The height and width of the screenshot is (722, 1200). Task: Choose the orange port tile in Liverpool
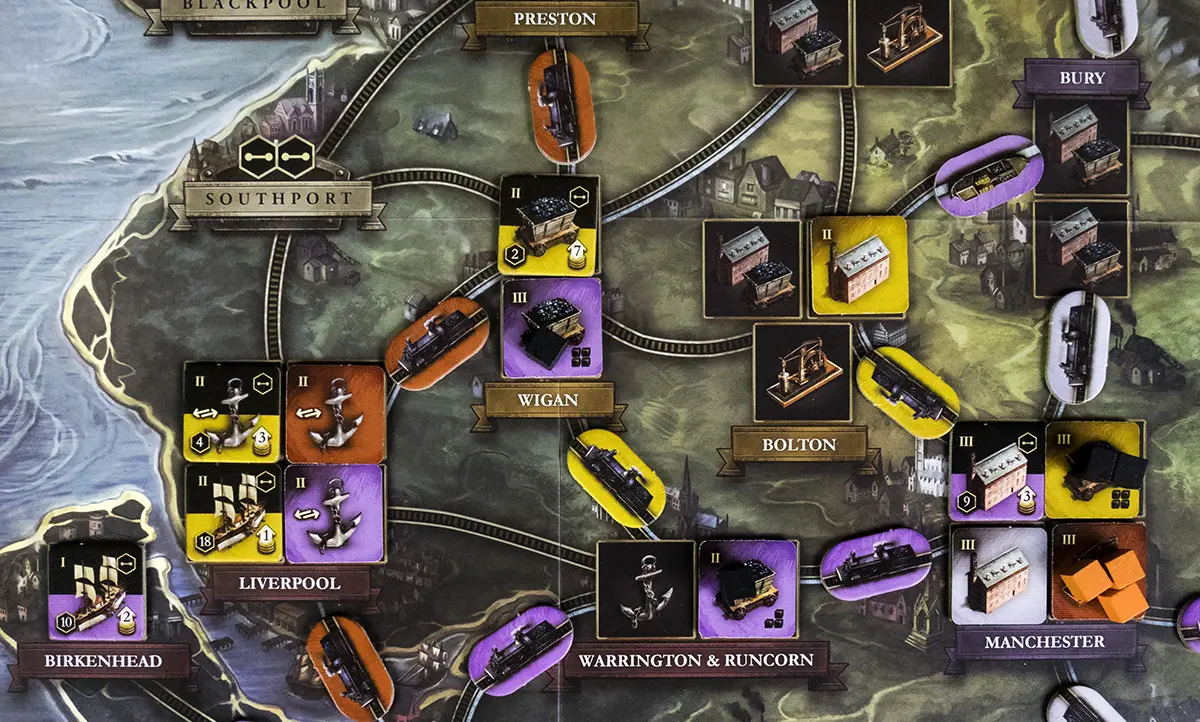335,411
